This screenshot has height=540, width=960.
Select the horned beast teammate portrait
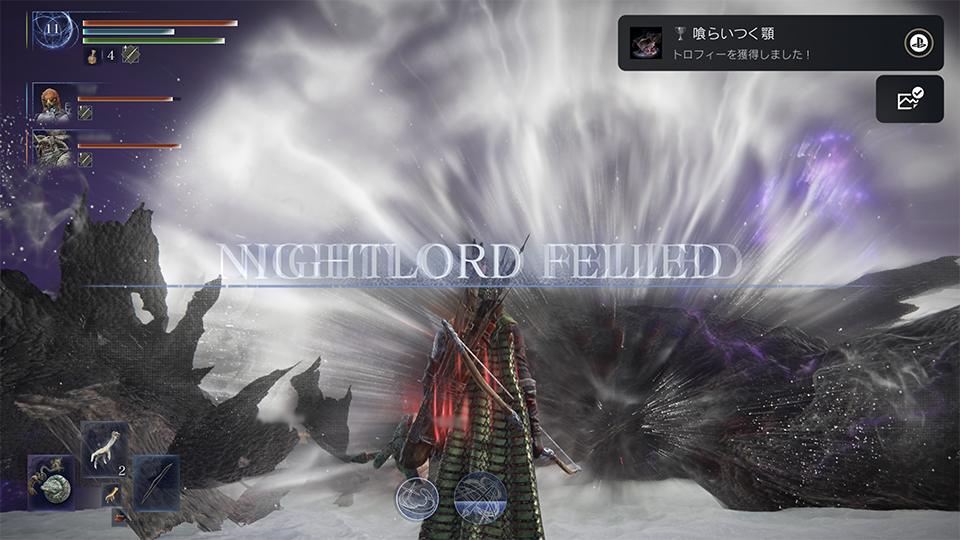coord(50,148)
